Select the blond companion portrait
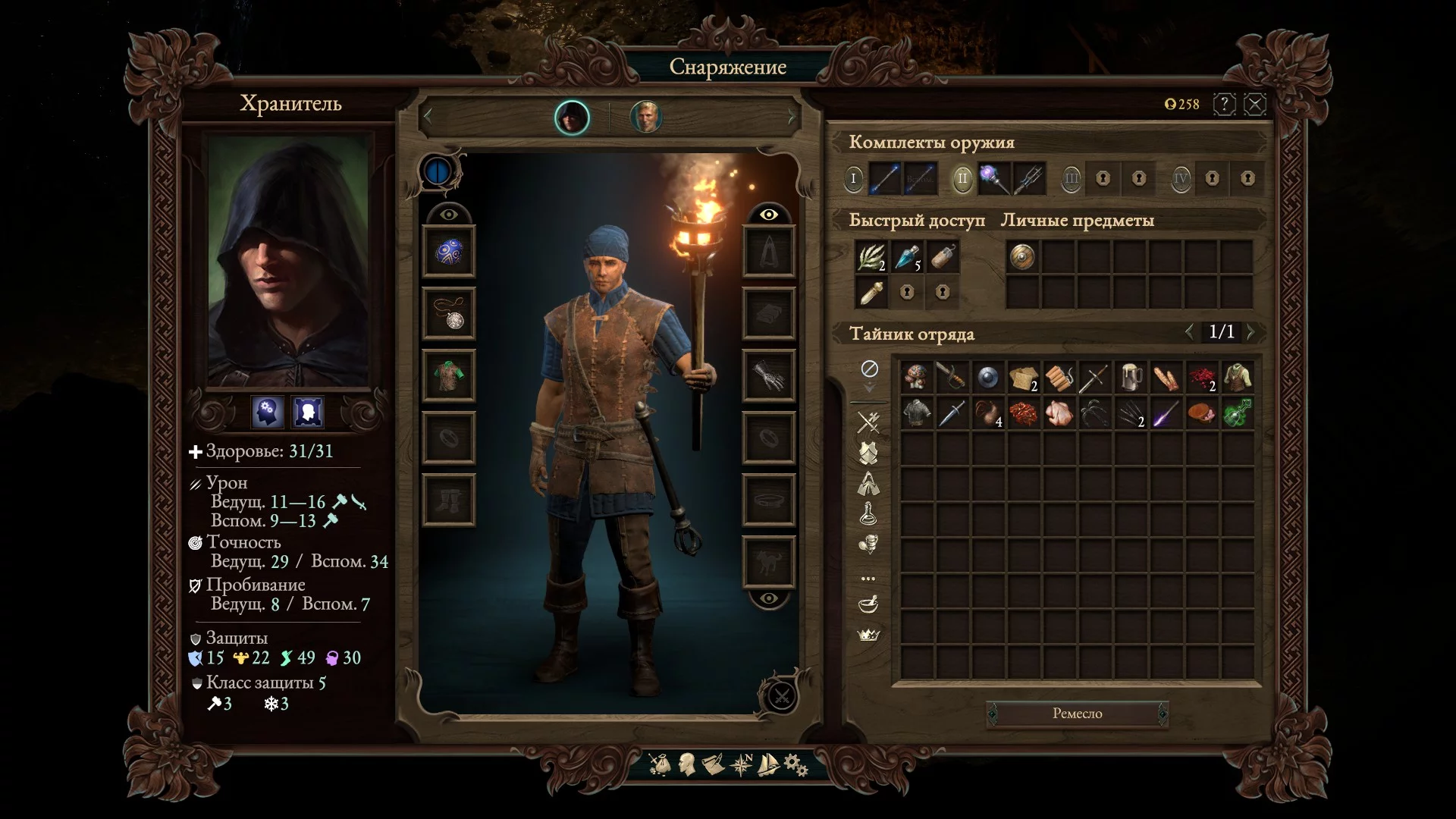This screenshot has height=819, width=1456. point(646,118)
